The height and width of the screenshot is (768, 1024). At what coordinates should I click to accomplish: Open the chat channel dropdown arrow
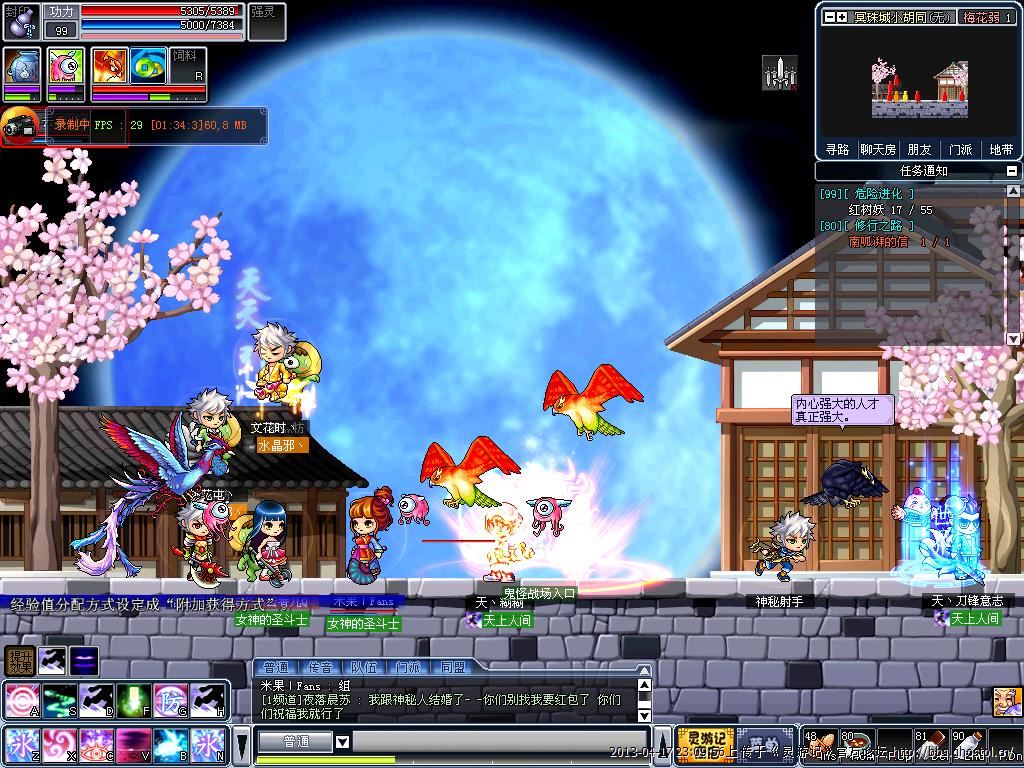(342, 742)
